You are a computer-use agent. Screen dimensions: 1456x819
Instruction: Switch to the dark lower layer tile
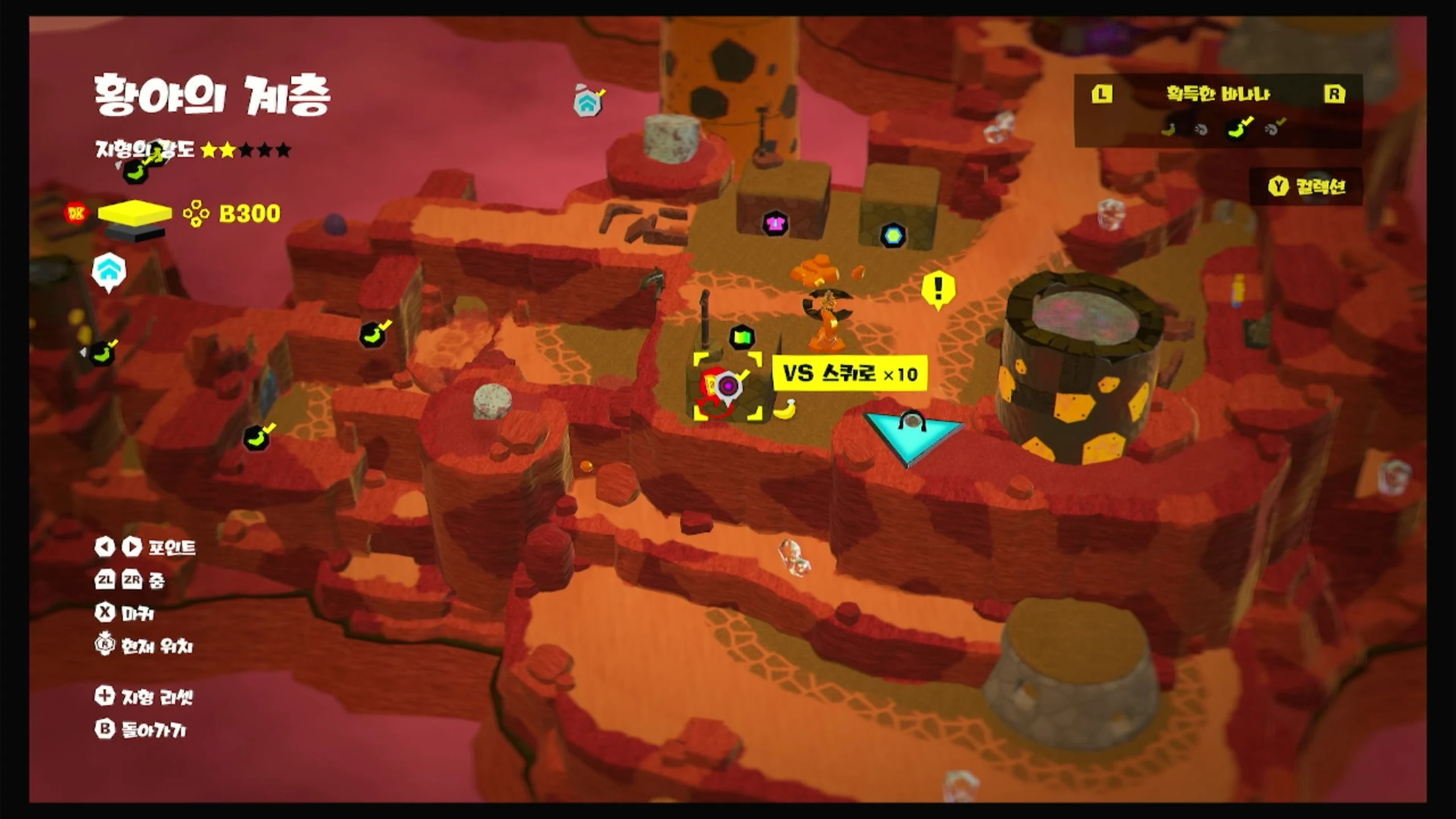(135, 232)
